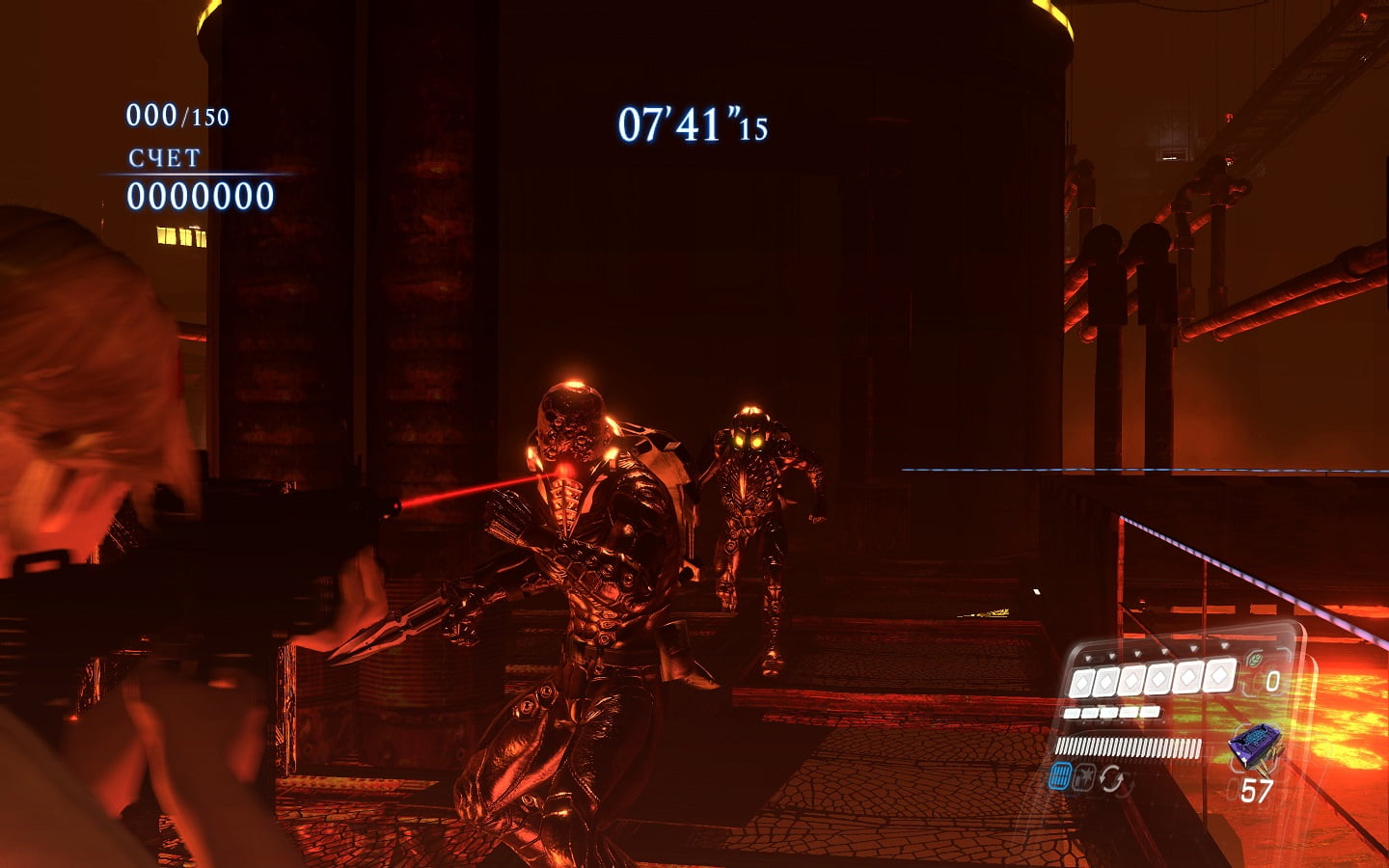
Task: Select the grey burst fire mode icon
Action: pyautogui.click(x=1085, y=778)
